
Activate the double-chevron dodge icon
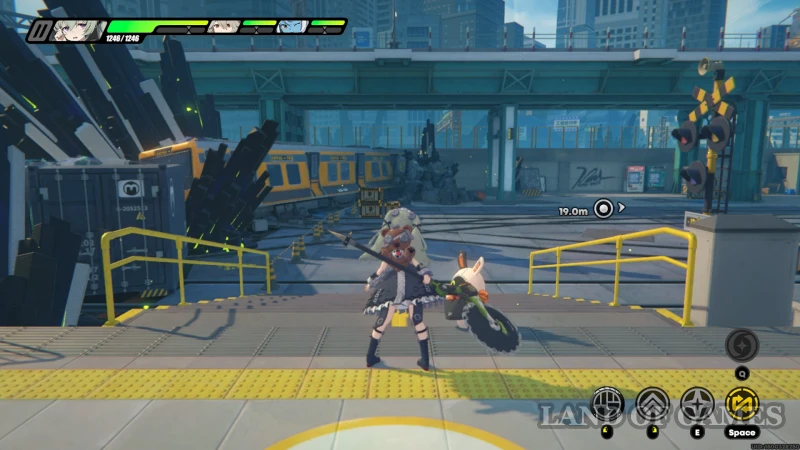[652, 403]
